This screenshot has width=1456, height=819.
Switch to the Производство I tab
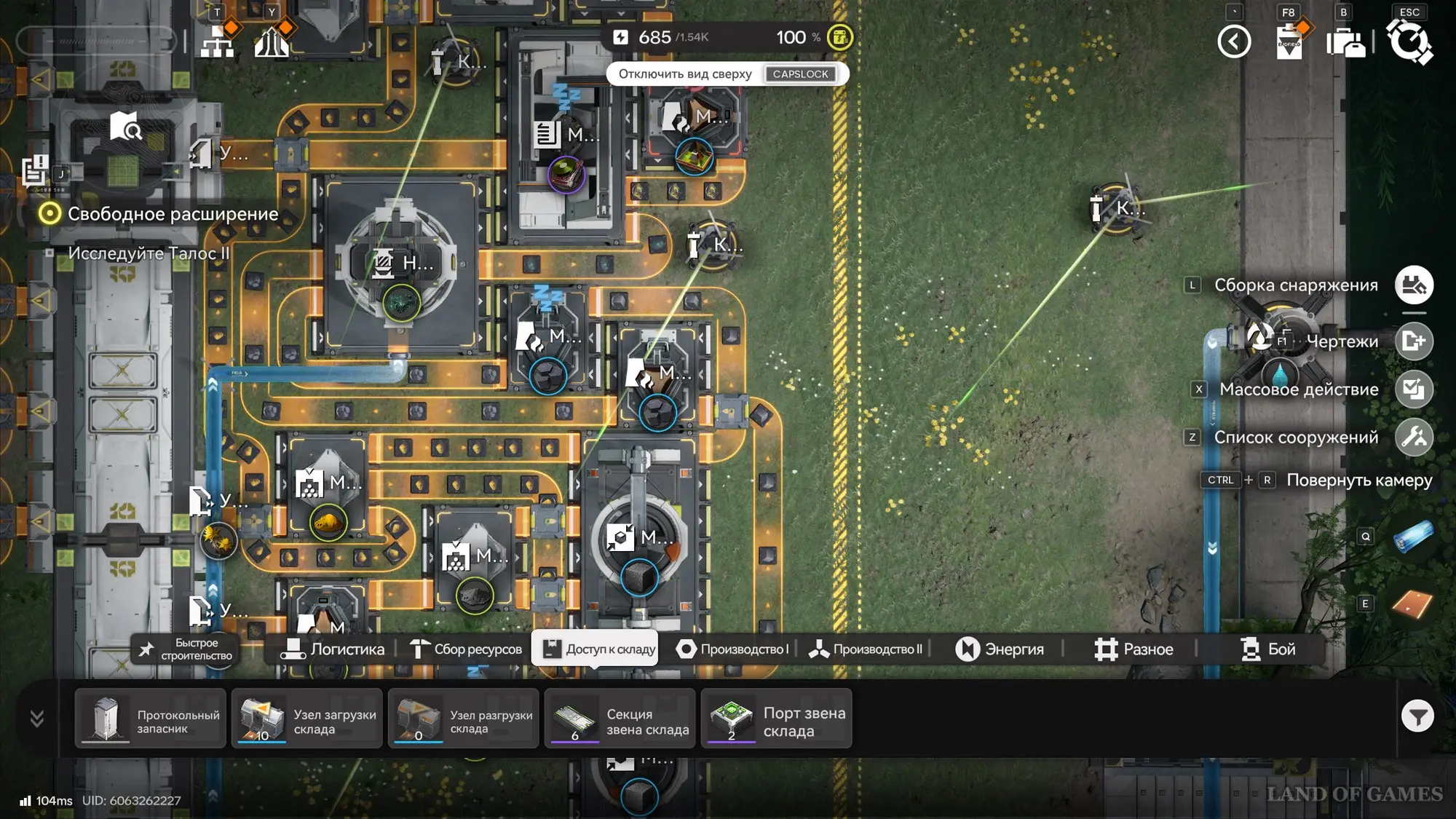tap(732, 649)
